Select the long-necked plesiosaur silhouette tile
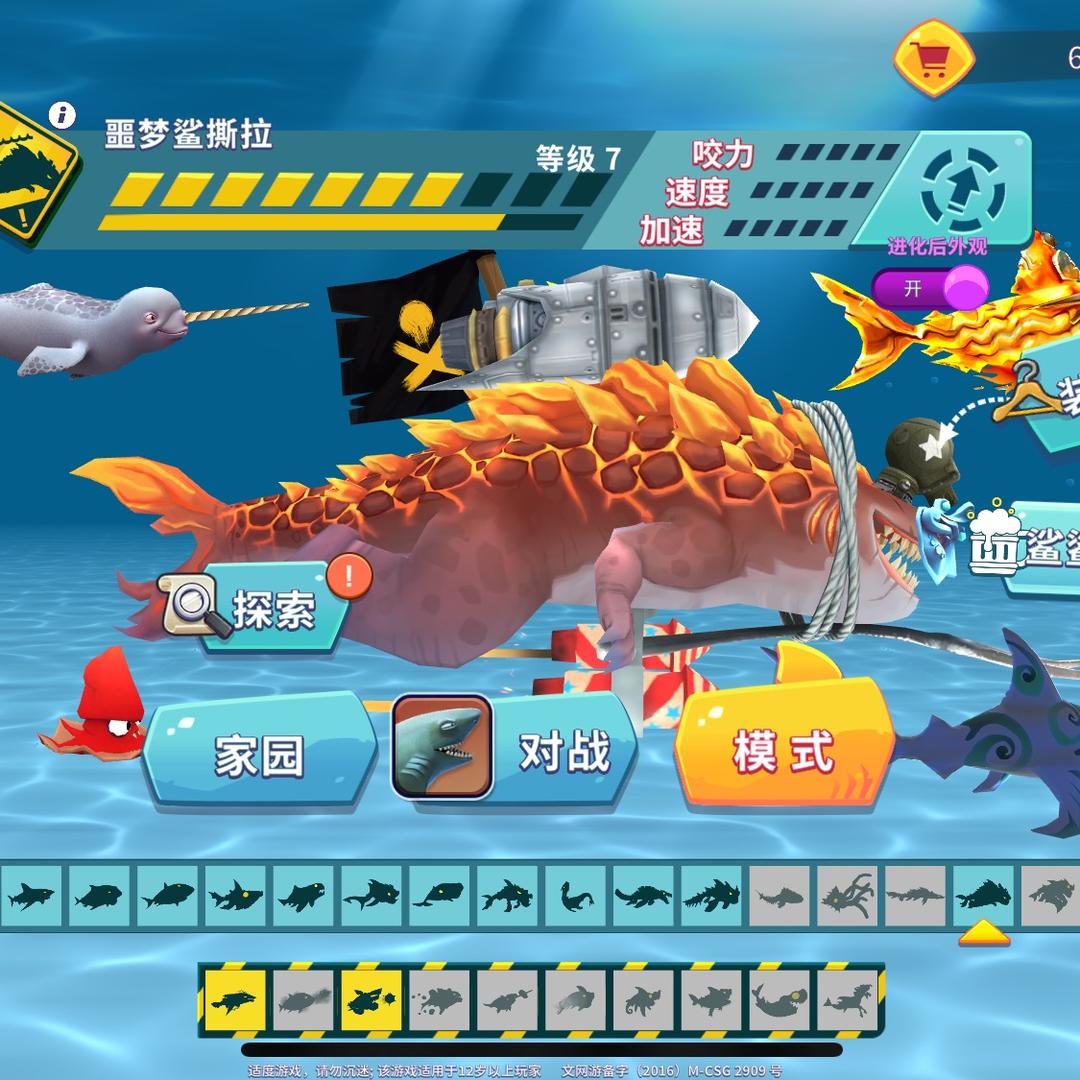 pyautogui.click(x=576, y=893)
